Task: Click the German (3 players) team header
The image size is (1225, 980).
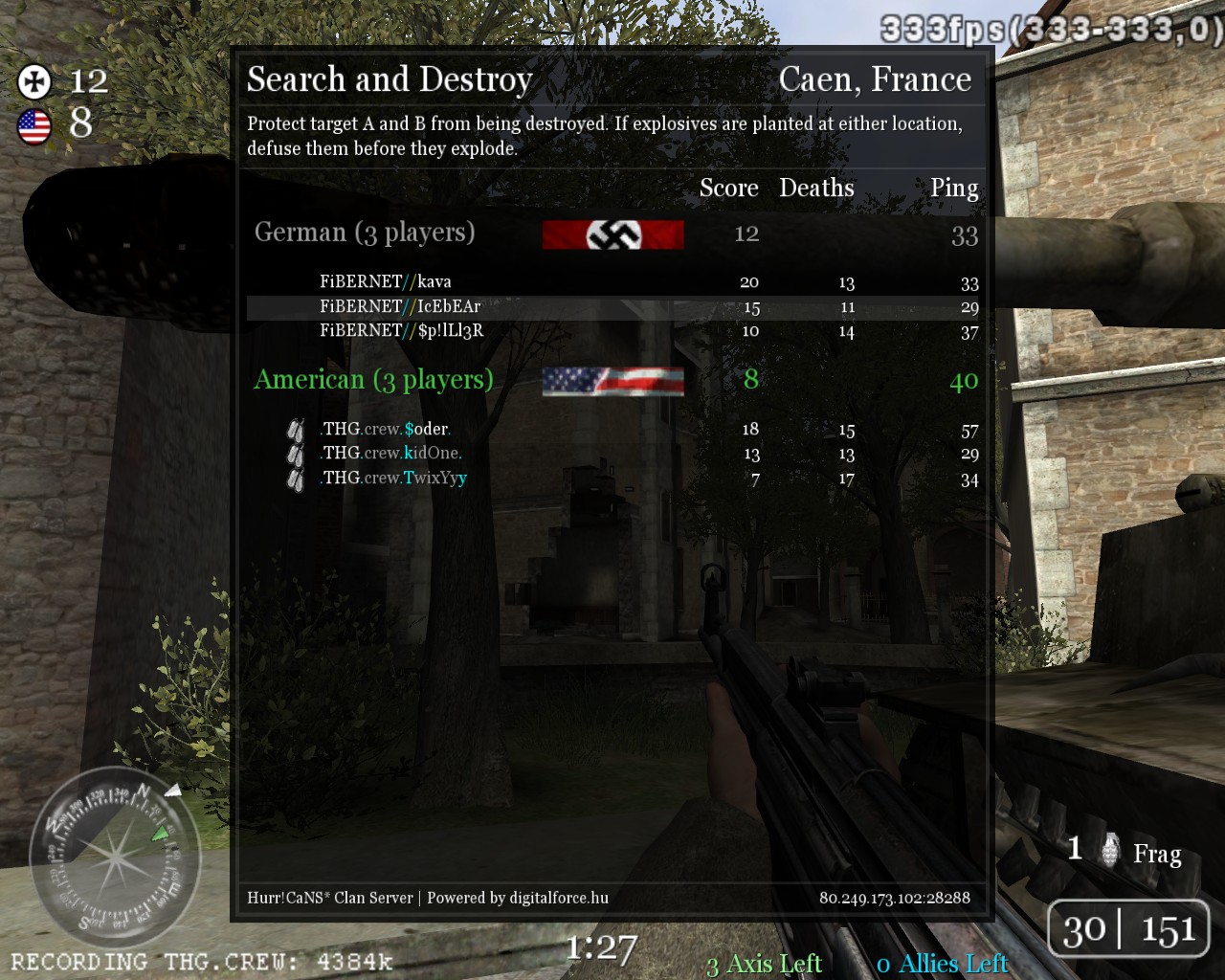Action: (365, 233)
